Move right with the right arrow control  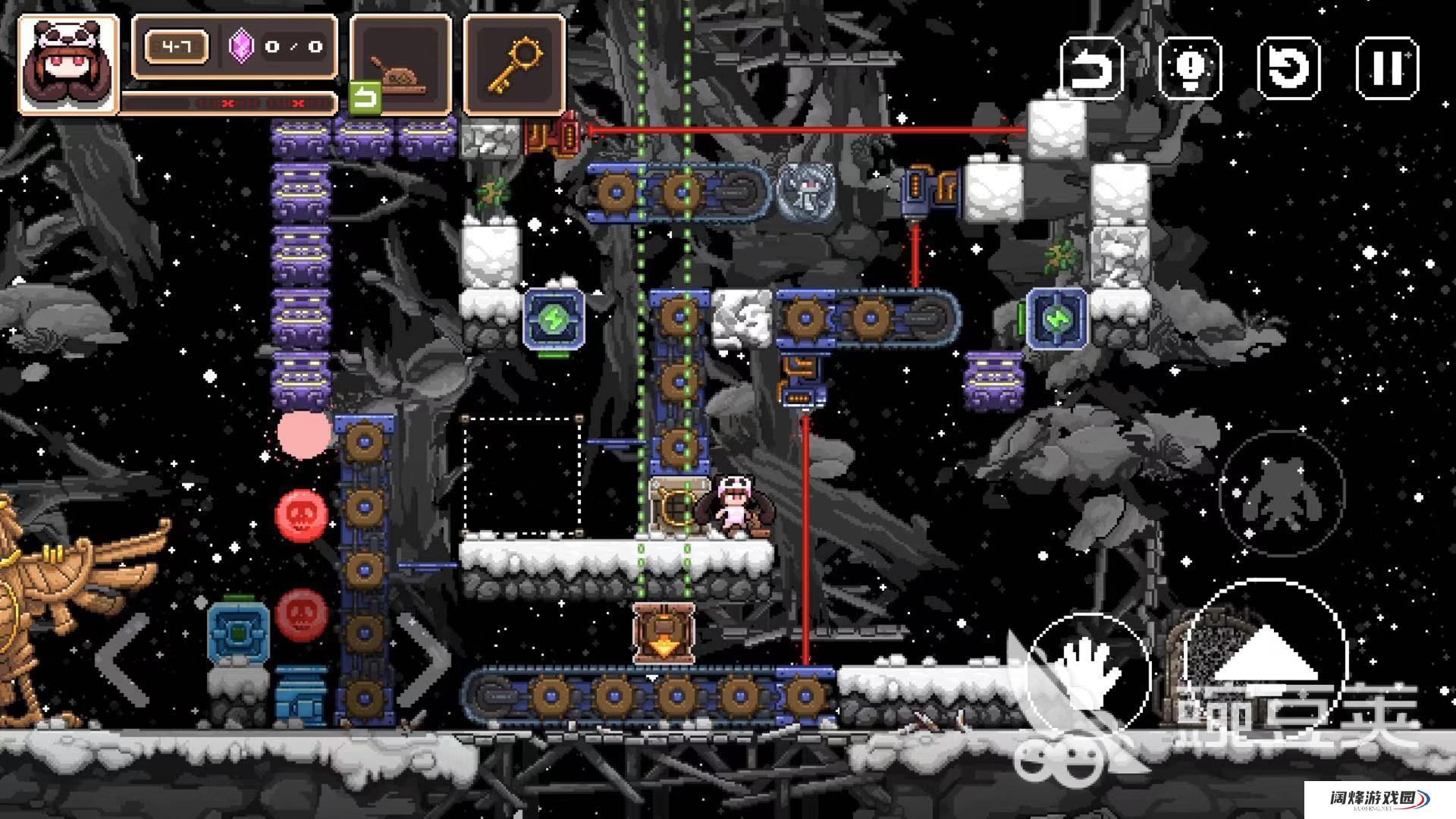pos(425,660)
